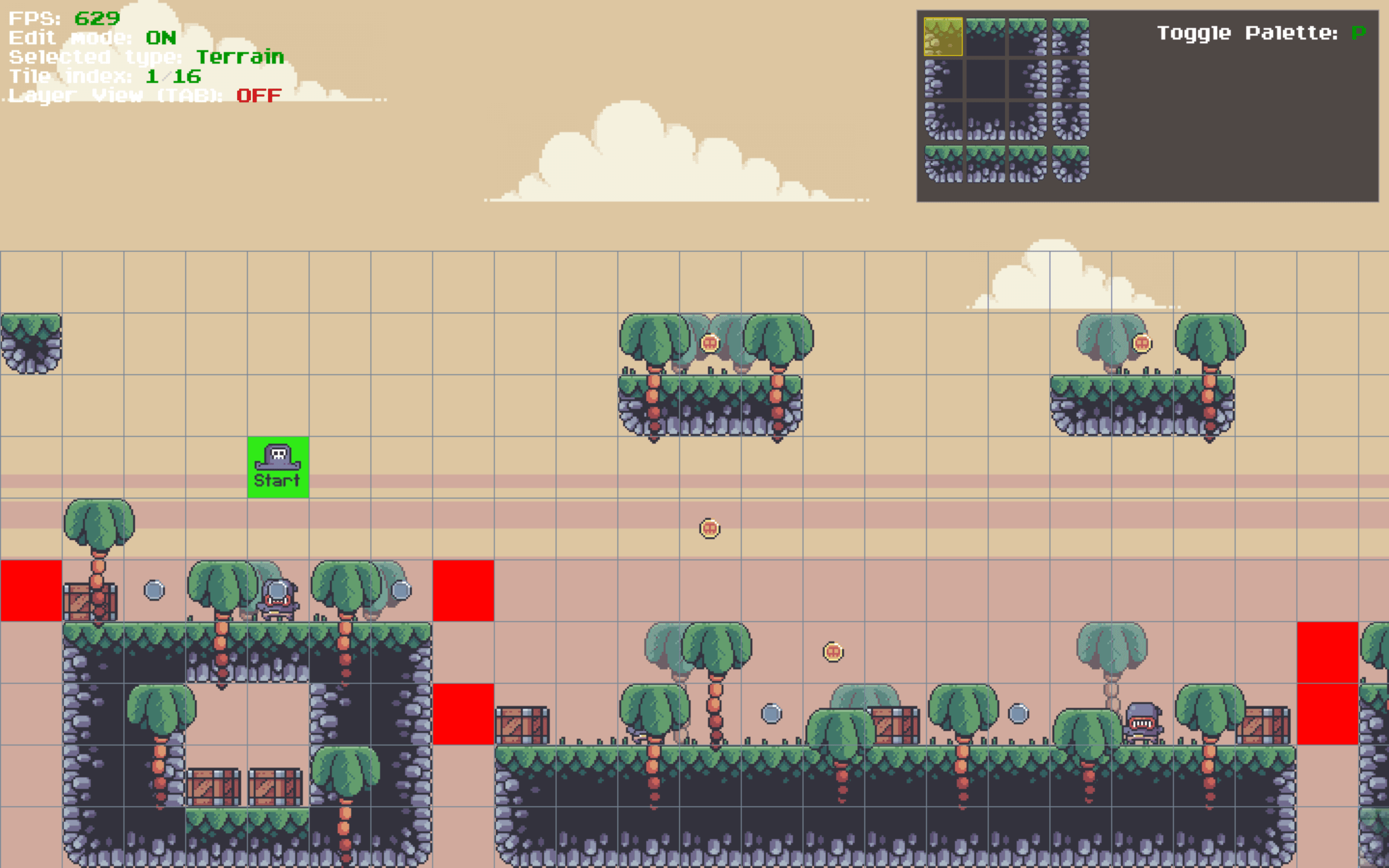Click the green FPS counter readout
This screenshot has width=1389, height=868.
point(96,18)
